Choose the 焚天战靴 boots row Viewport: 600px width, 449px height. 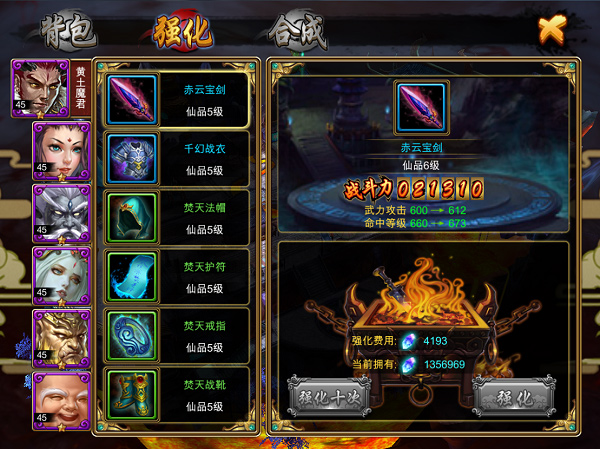[x=179, y=395]
